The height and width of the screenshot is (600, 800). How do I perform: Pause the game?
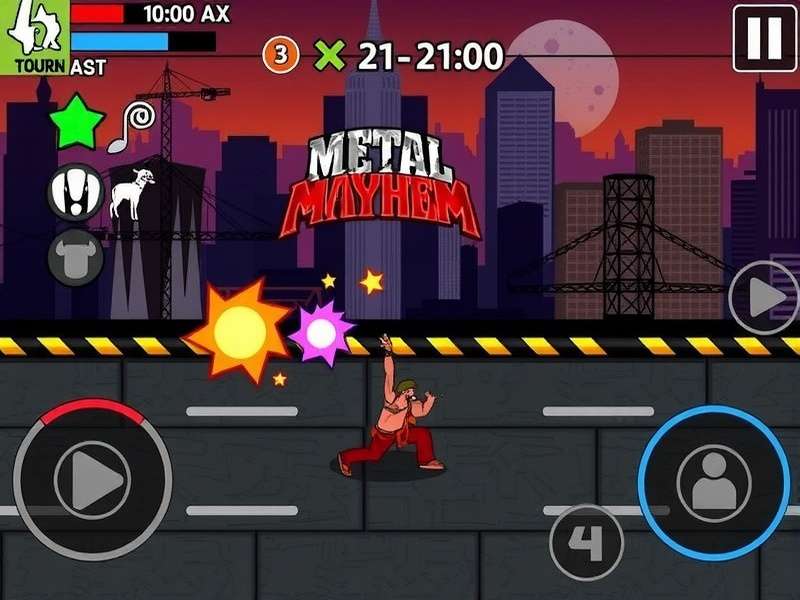coord(765,38)
